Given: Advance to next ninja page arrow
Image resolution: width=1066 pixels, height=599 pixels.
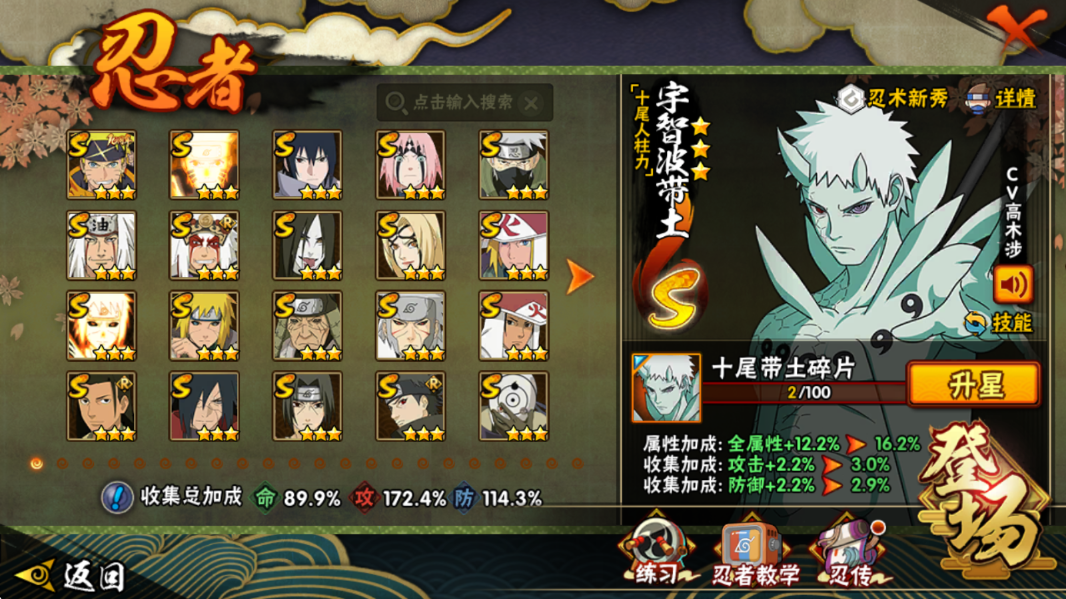Looking at the screenshot, I should point(579,277).
